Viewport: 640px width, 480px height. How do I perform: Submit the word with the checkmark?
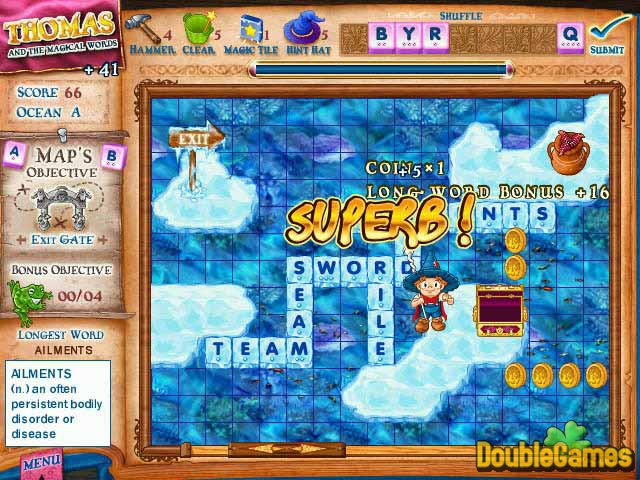607,32
